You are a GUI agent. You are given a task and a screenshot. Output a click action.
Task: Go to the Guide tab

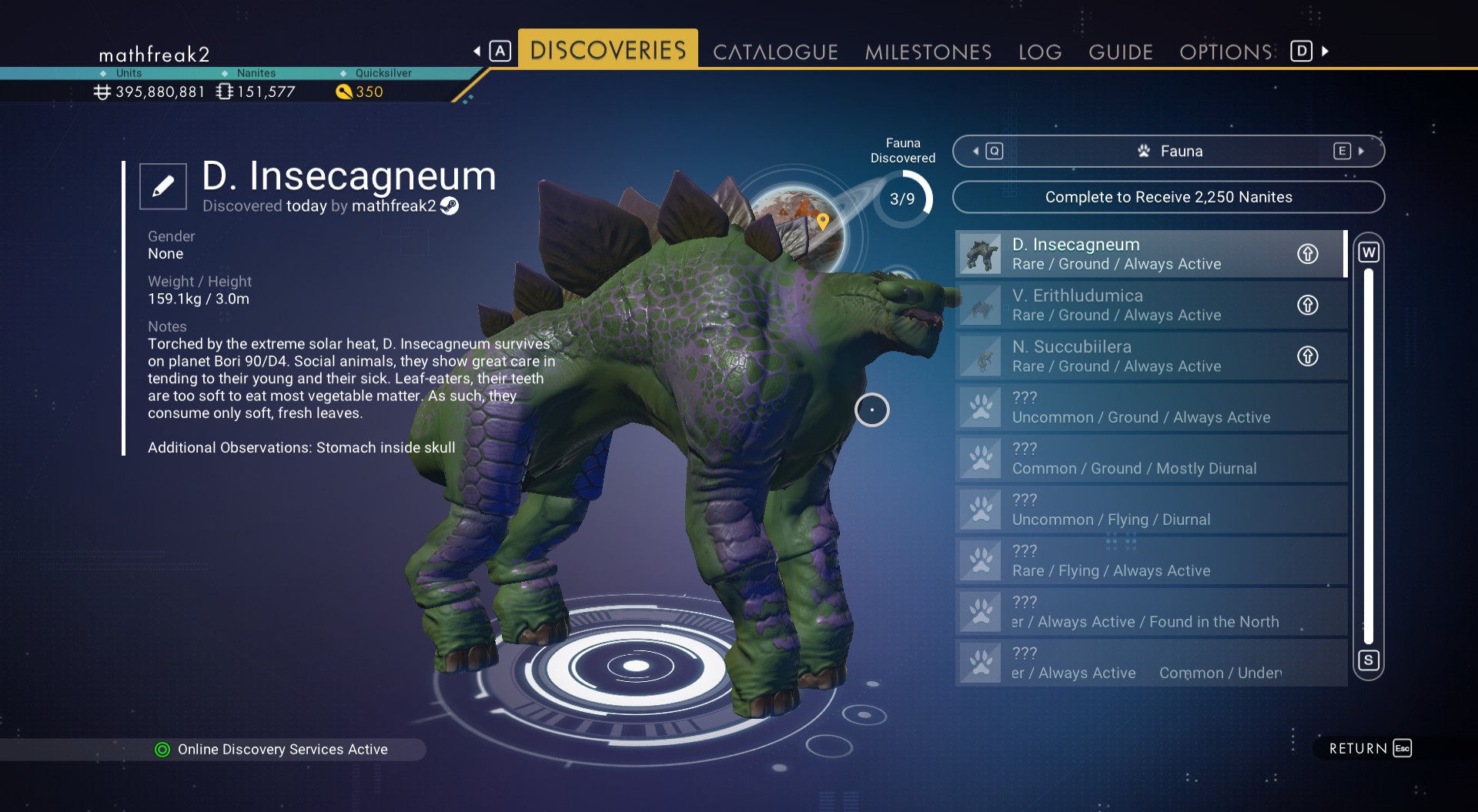point(1121,52)
